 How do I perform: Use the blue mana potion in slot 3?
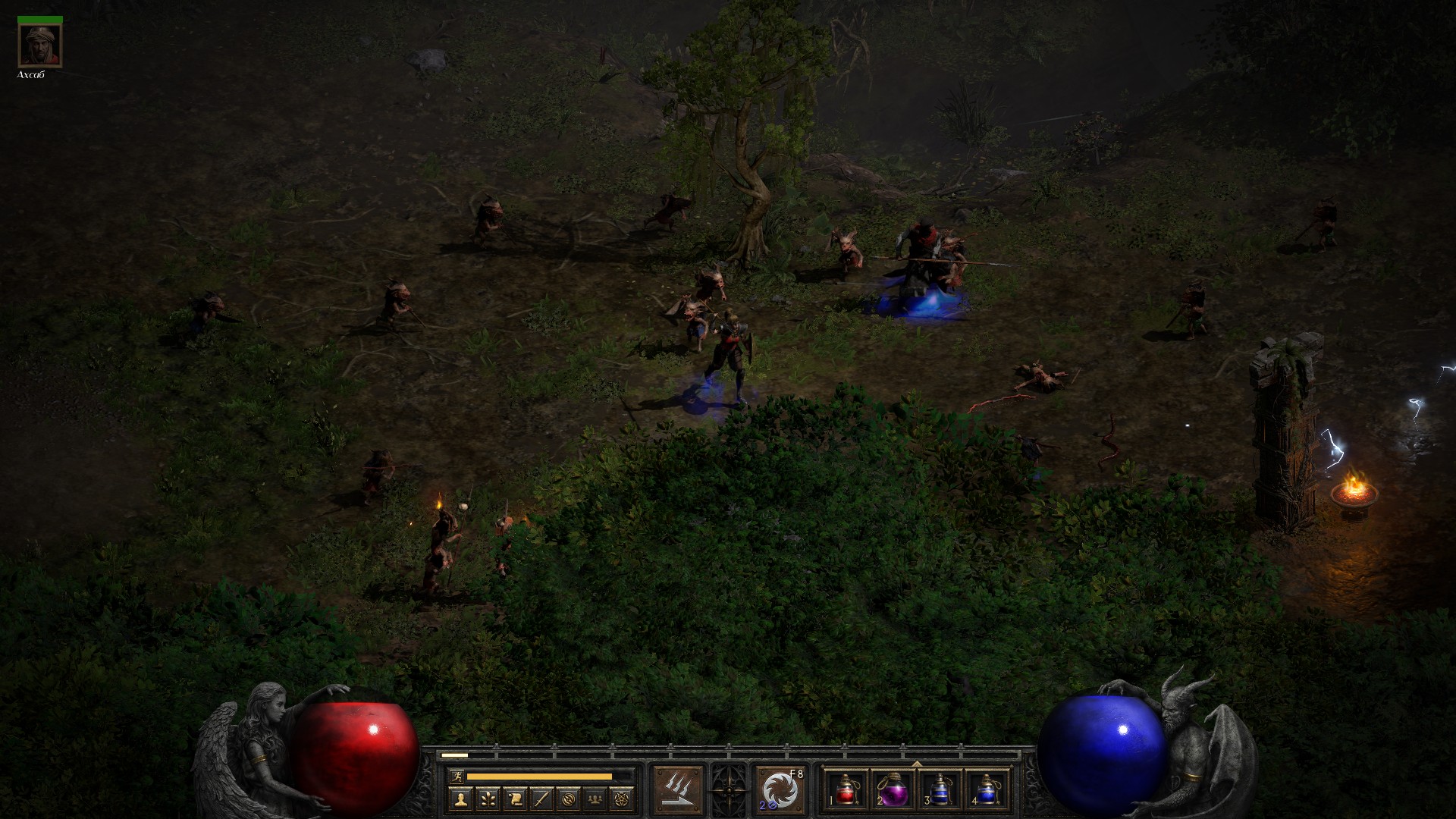pyautogui.click(x=940, y=789)
